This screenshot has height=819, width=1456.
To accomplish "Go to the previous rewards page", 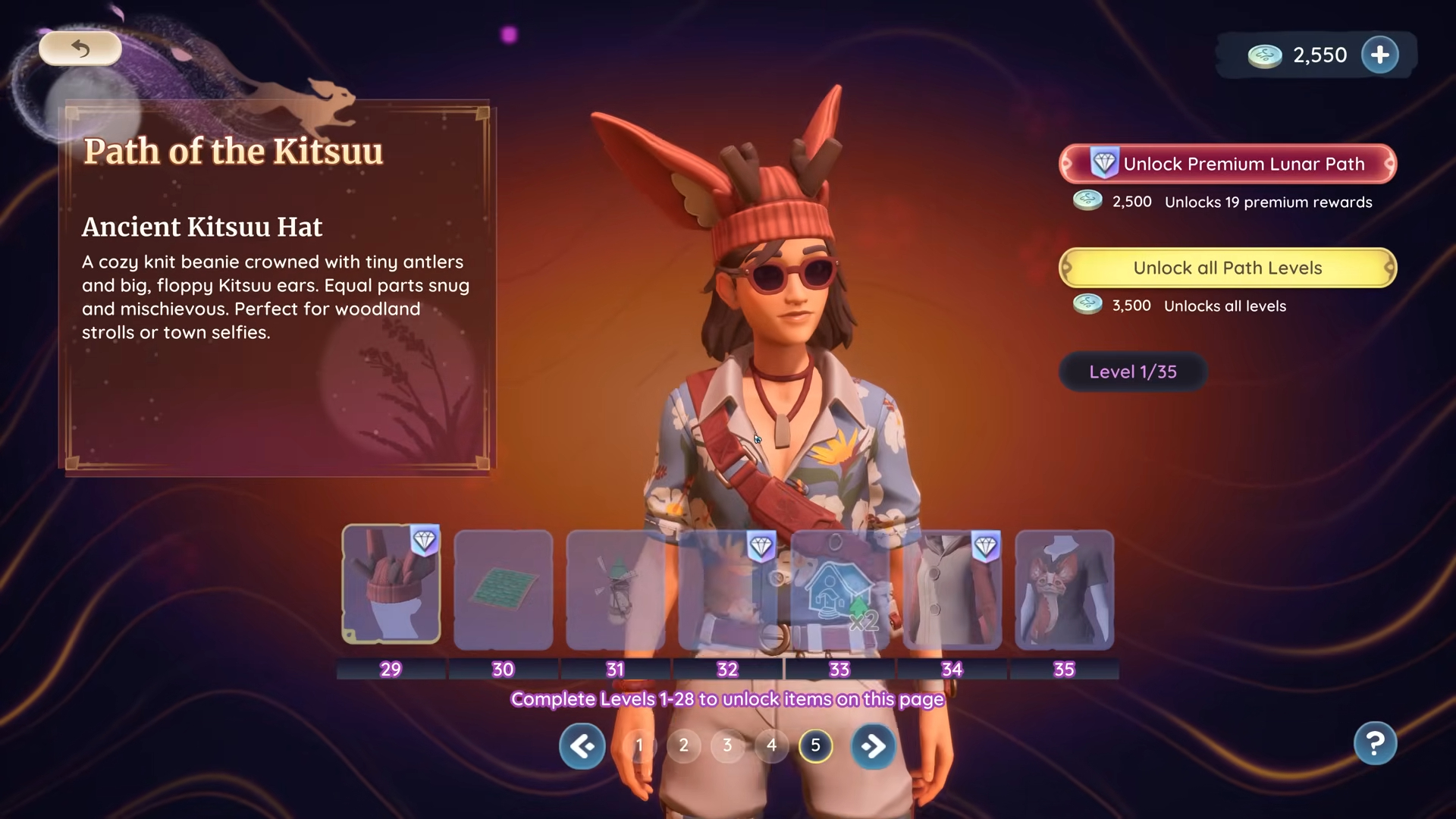I will pos(582,746).
